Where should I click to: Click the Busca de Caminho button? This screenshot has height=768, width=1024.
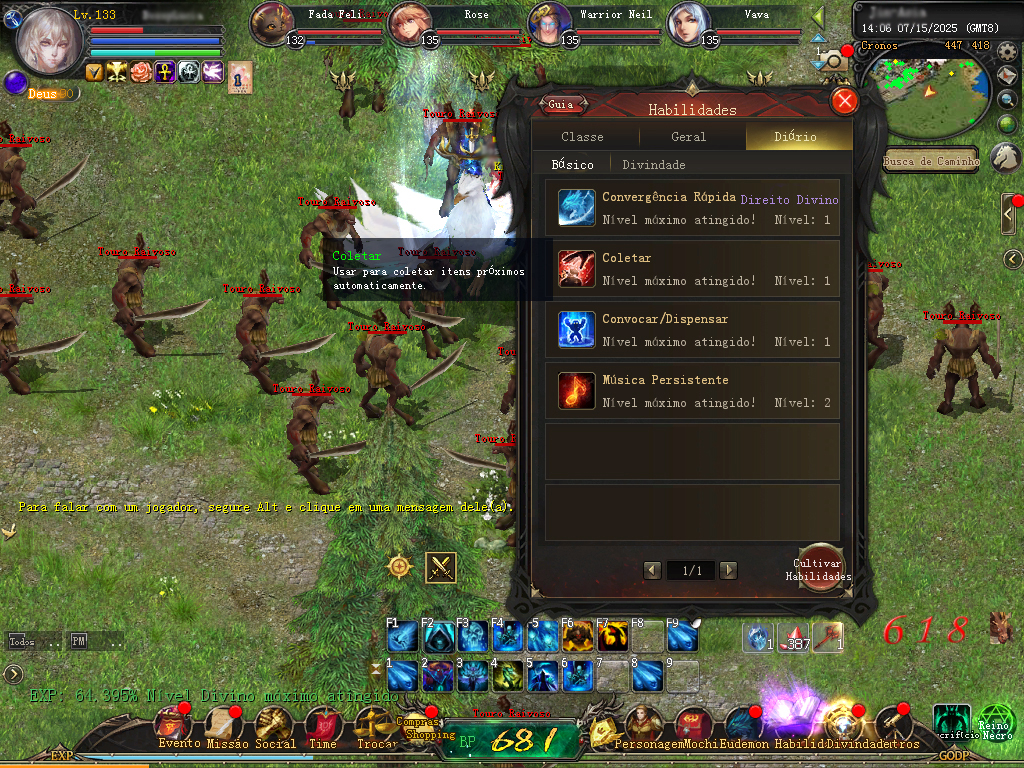pyautogui.click(x=930, y=161)
